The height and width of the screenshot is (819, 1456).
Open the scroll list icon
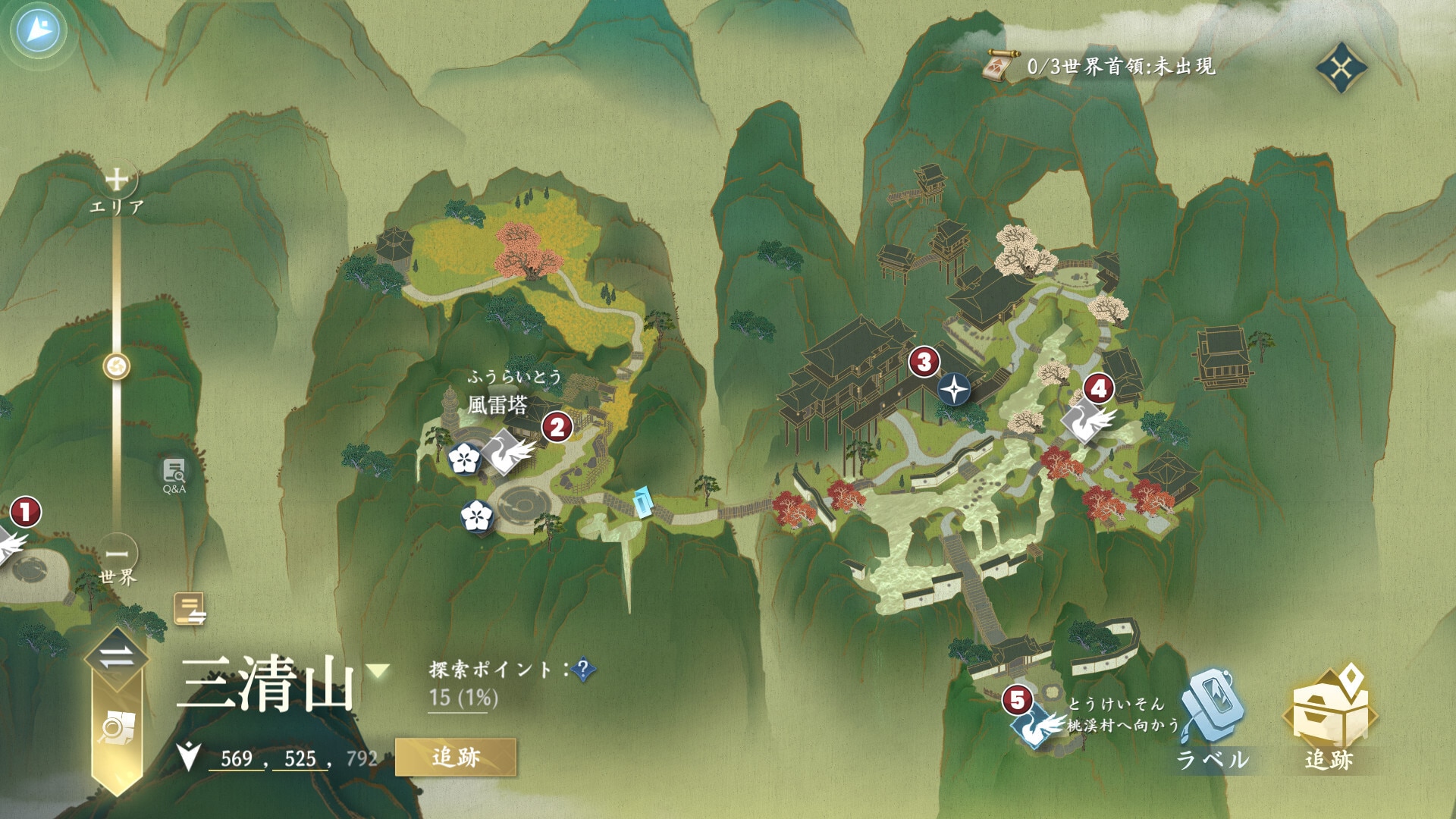190,609
